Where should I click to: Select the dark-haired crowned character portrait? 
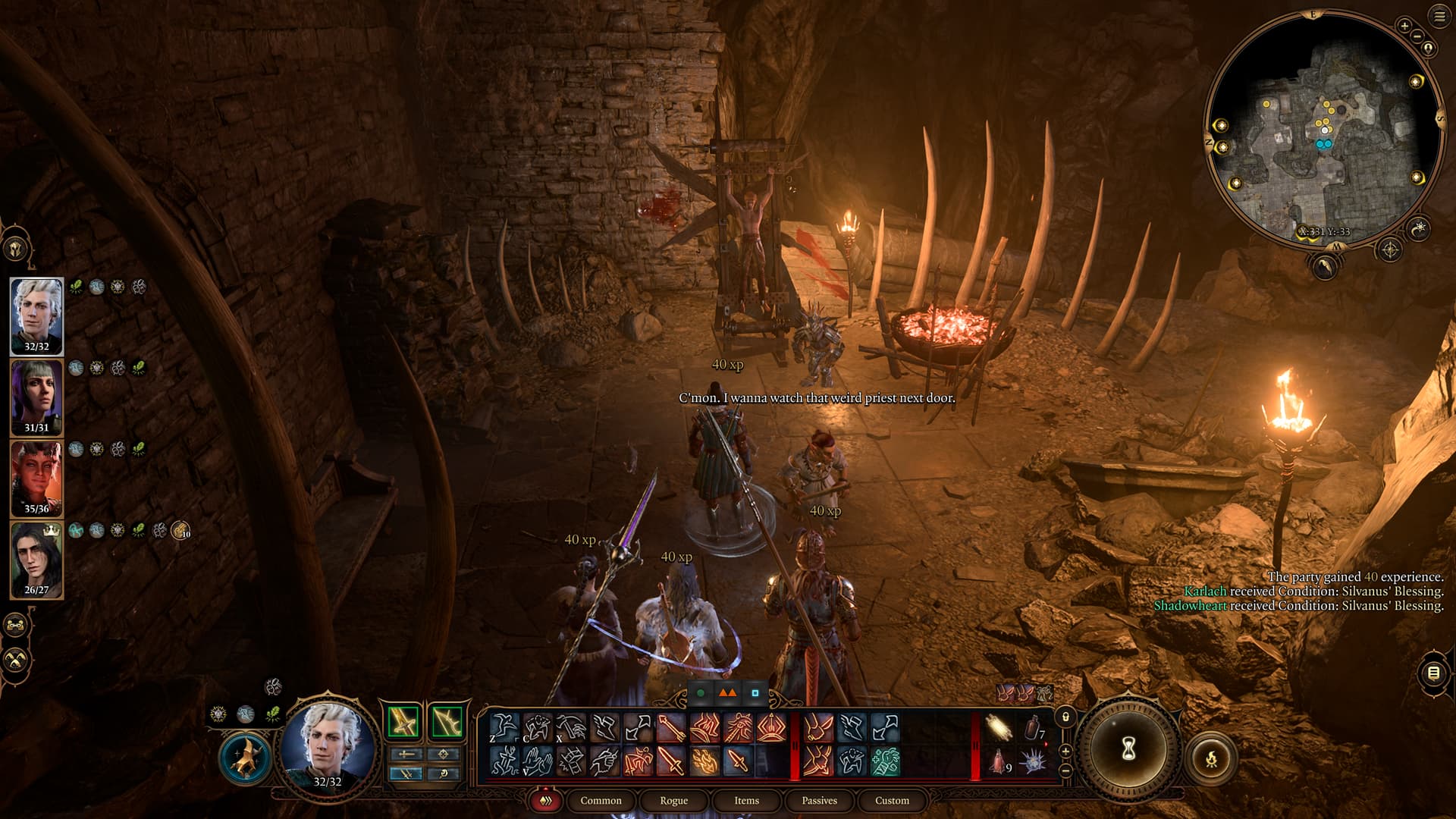point(36,559)
